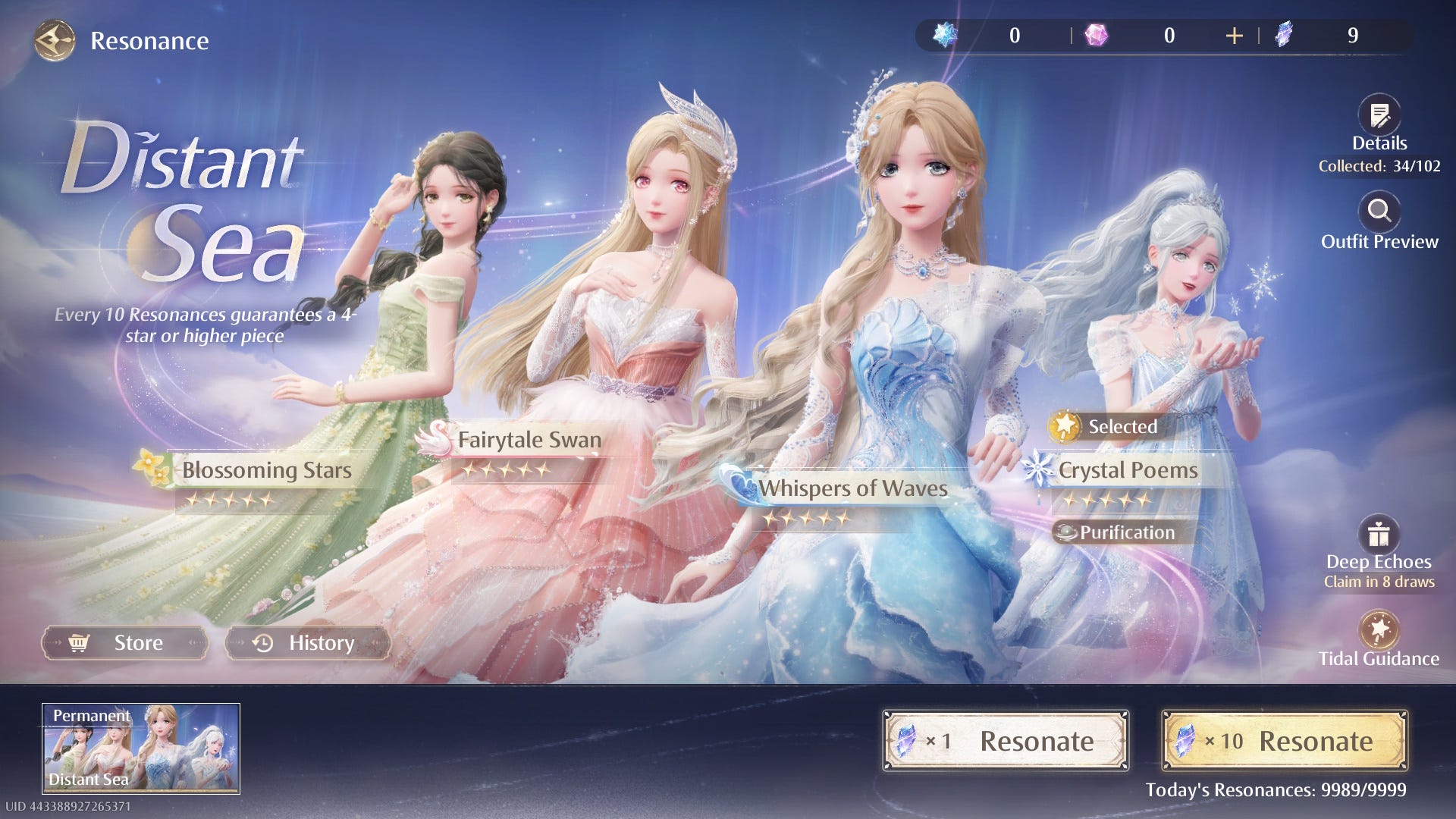Select the Fairytale Swan outfit label
Image resolution: width=1456 pixels, height=819 pixels.
tap(529, 441)
